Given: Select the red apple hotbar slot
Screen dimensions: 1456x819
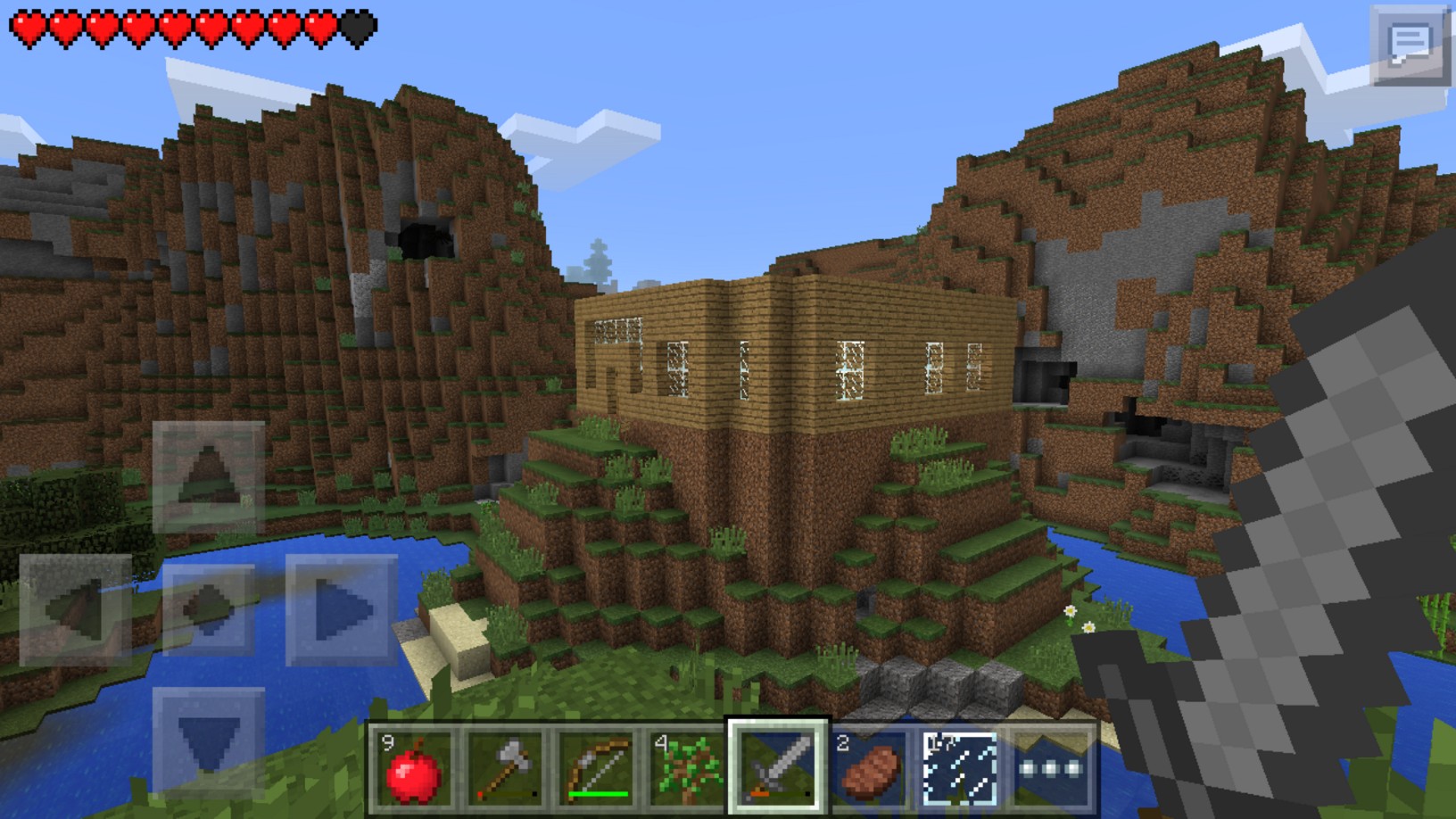Looking at the screenshot, I should (413, 767).
